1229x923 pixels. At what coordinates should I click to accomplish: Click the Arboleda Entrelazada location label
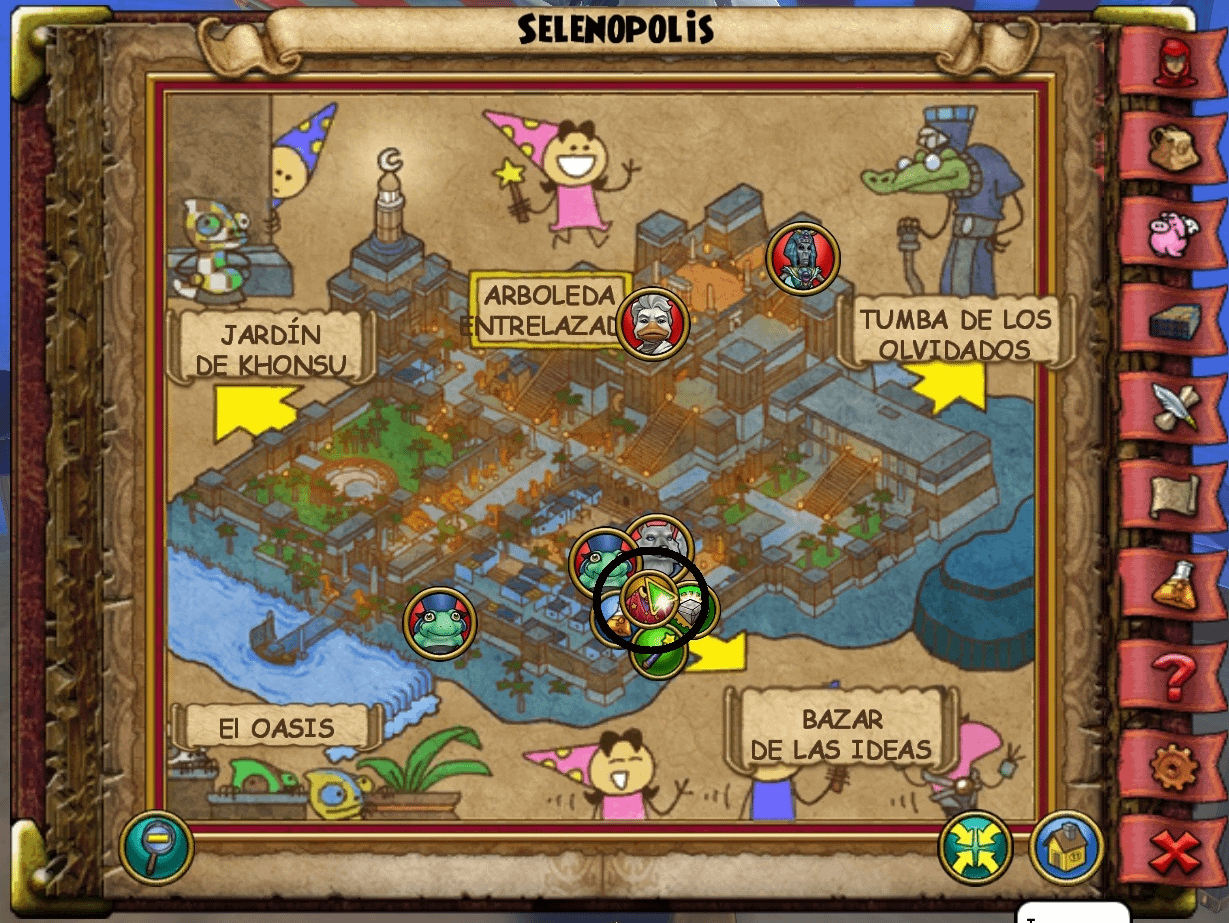click(x=548, y=310)
